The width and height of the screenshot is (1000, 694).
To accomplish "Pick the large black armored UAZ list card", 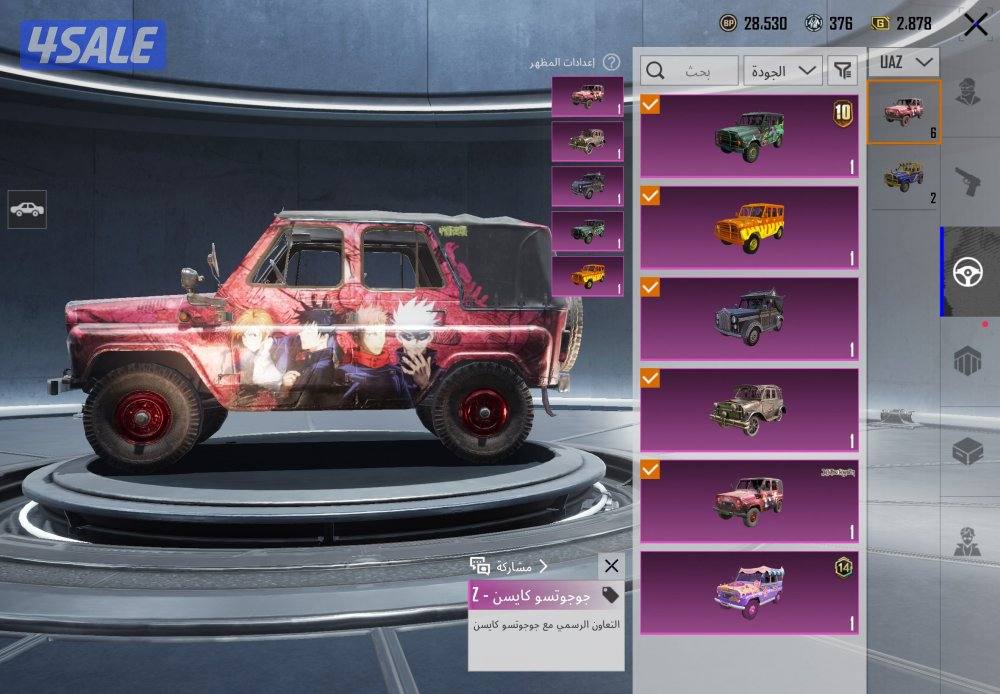I will [x=749, y=319].
